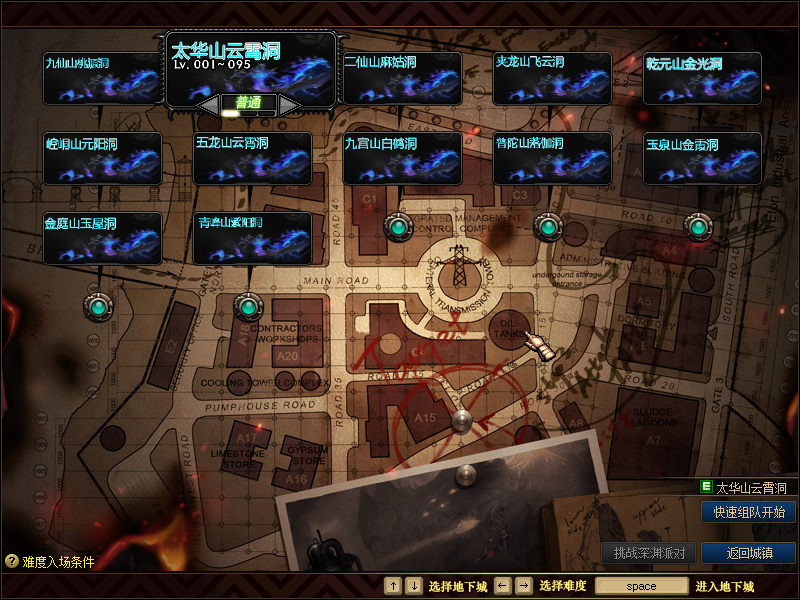Choose the 乾元山金光洞 dungeon

[x=702, y=78]
